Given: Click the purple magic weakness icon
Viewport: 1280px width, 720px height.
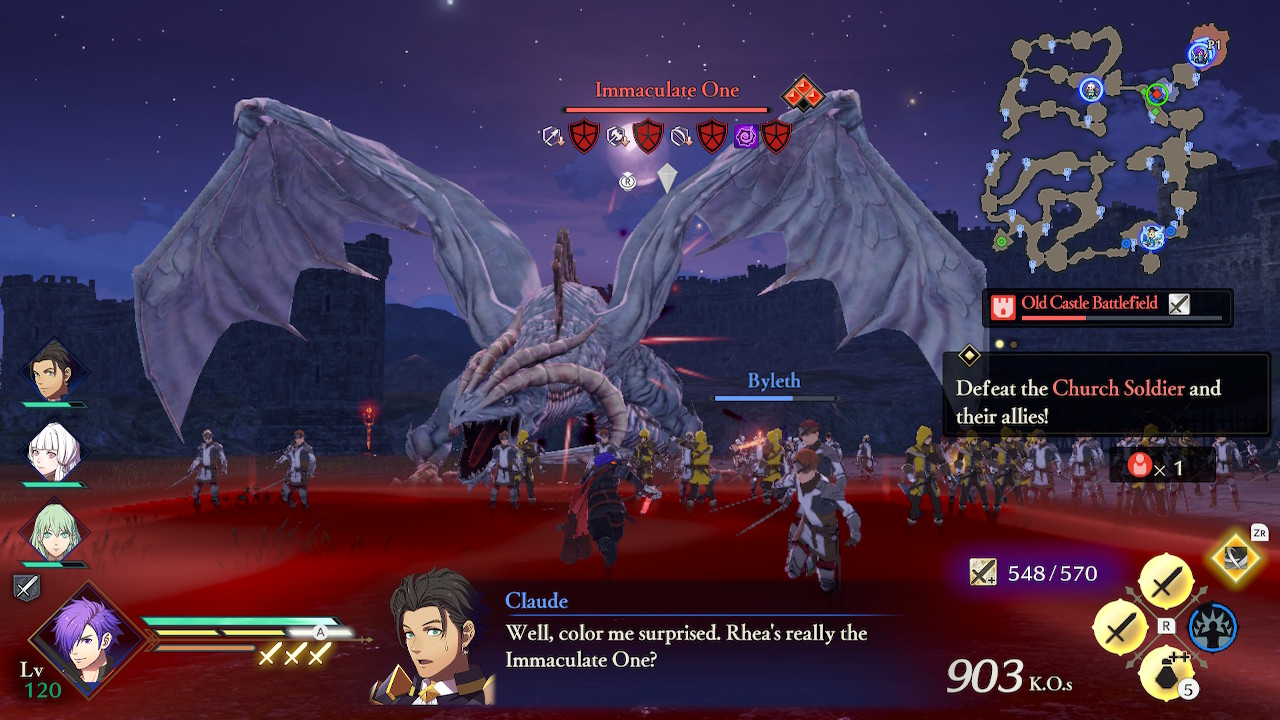Looking at the screenshot, I should [746, 136].
